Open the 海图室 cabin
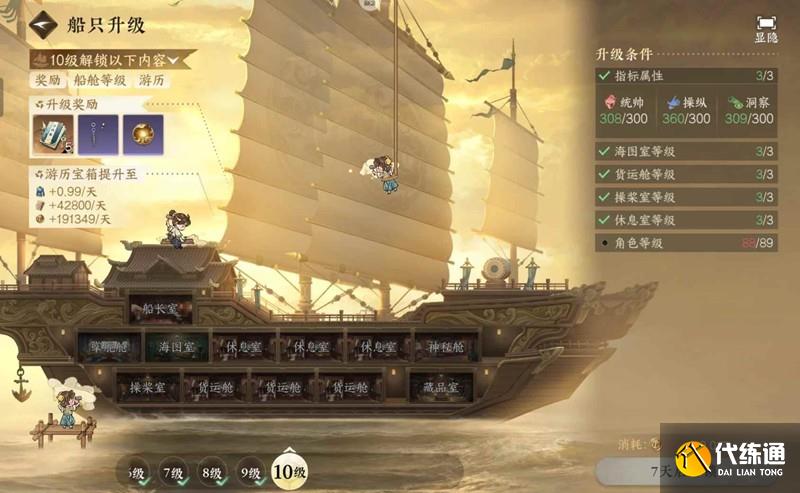Image resolution: width=800 pixels, height=493 pixels. (177, 346)
